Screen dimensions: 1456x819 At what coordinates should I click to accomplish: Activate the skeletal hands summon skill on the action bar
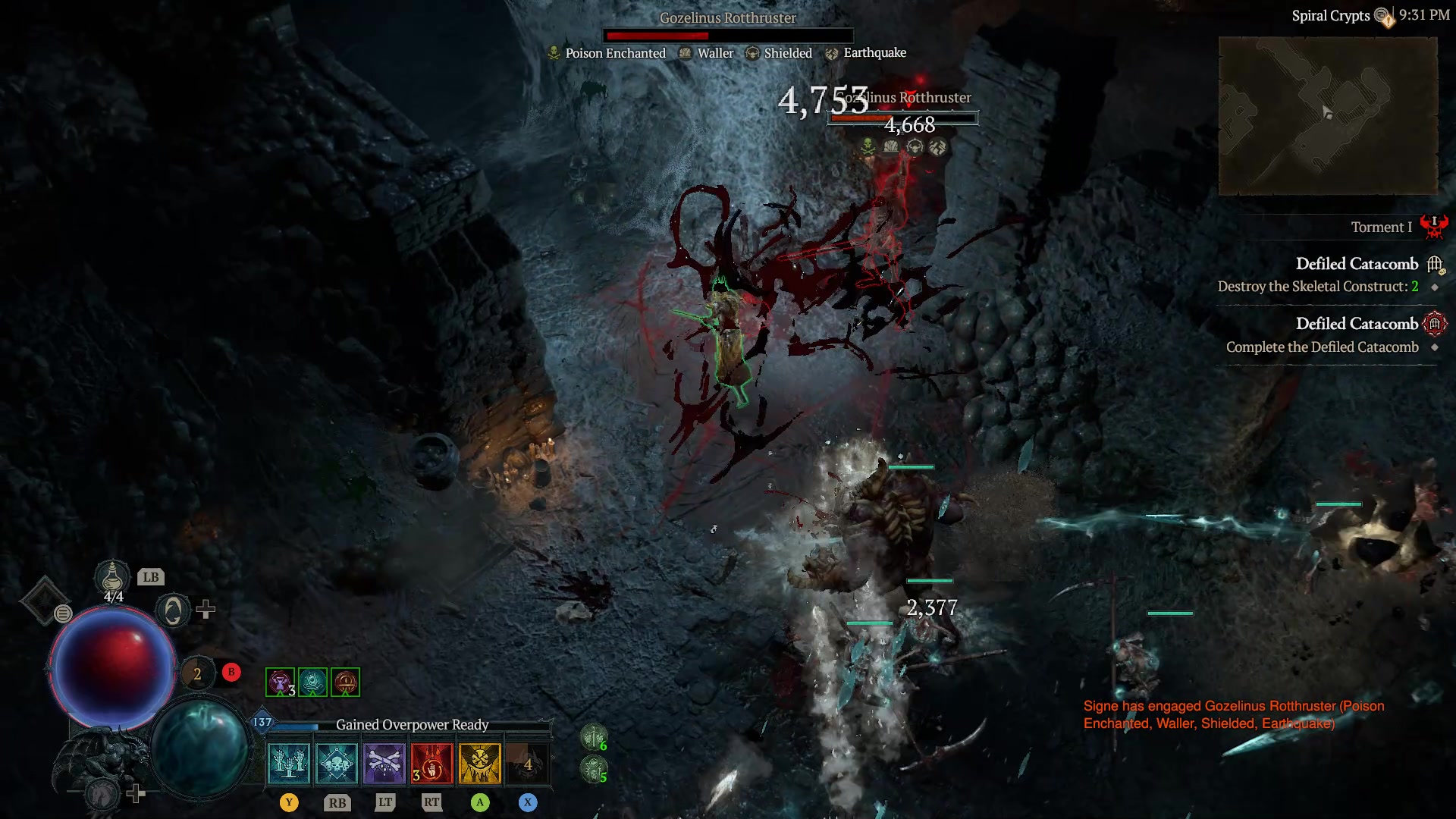(x=287, y=764)
